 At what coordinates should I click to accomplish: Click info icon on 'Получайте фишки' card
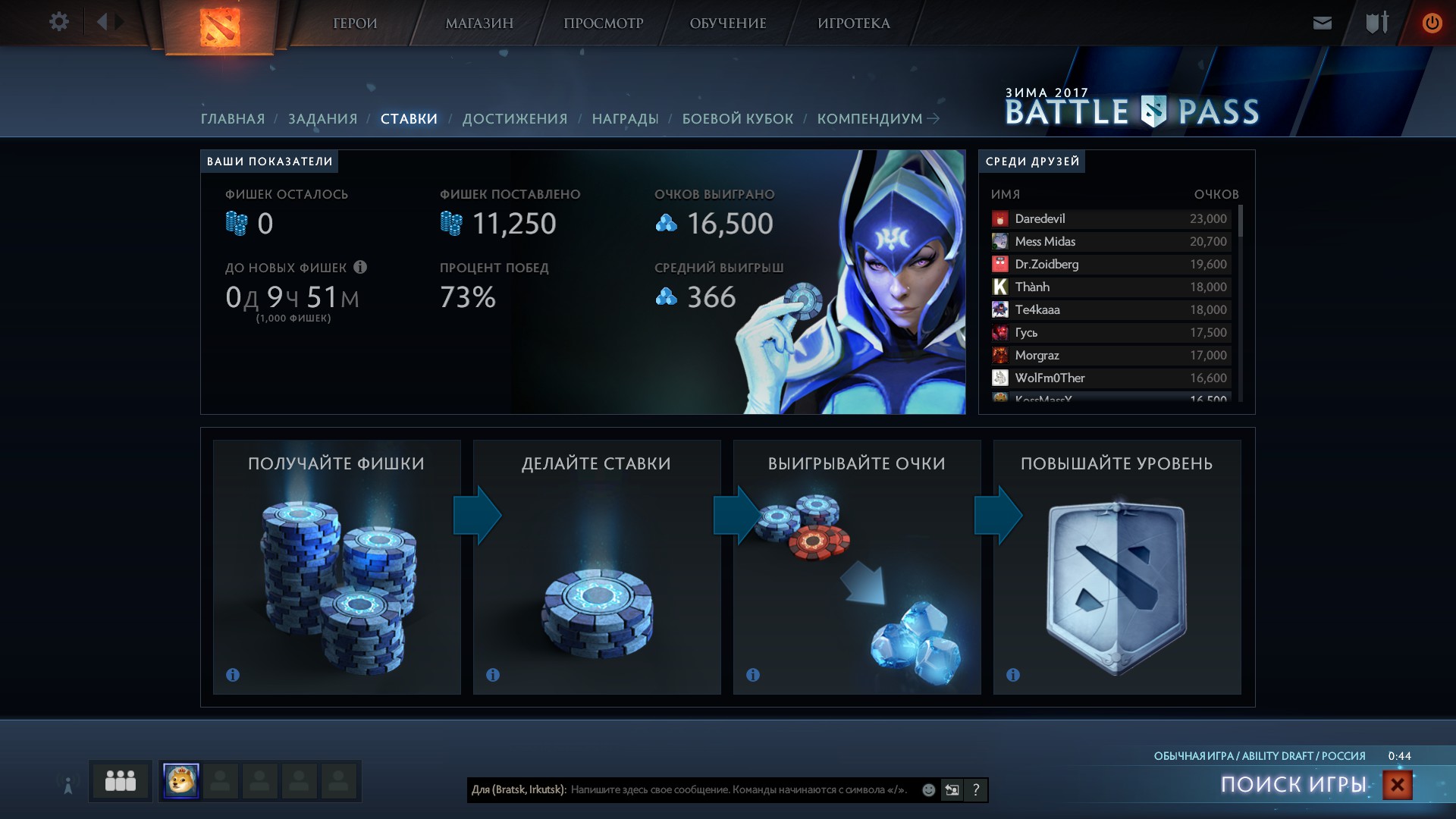(x=233, y=674)
